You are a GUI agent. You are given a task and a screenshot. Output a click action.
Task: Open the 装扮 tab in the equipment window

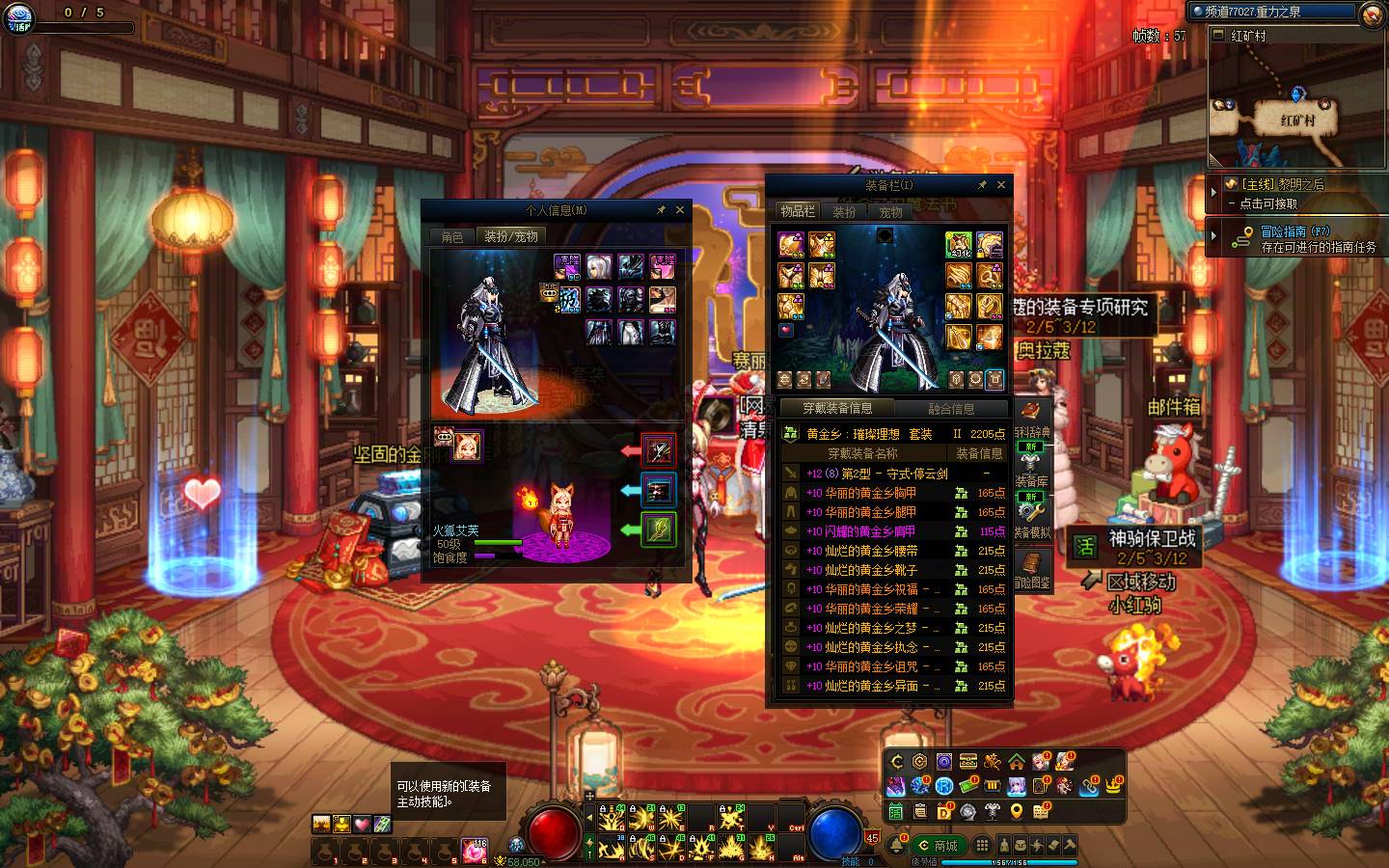click(844, 212)
